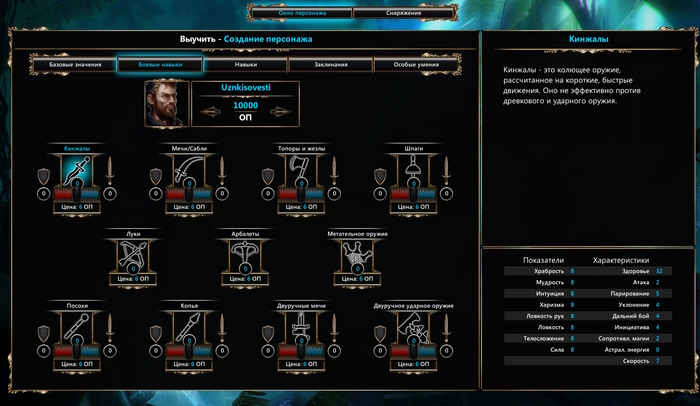Image resolution: width=700 pixels, height=406 pixels.
Task: Switch to the Навыки tab
Action: 245,64
